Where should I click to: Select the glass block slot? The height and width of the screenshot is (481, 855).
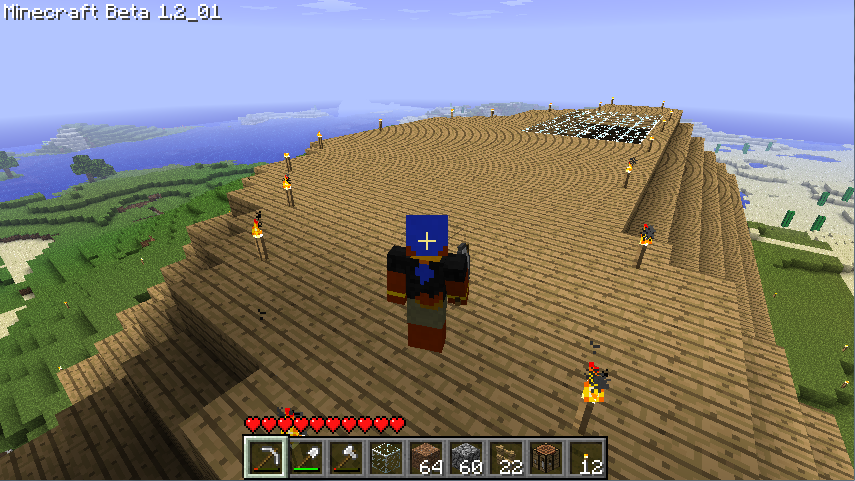(x=385, y=458)
